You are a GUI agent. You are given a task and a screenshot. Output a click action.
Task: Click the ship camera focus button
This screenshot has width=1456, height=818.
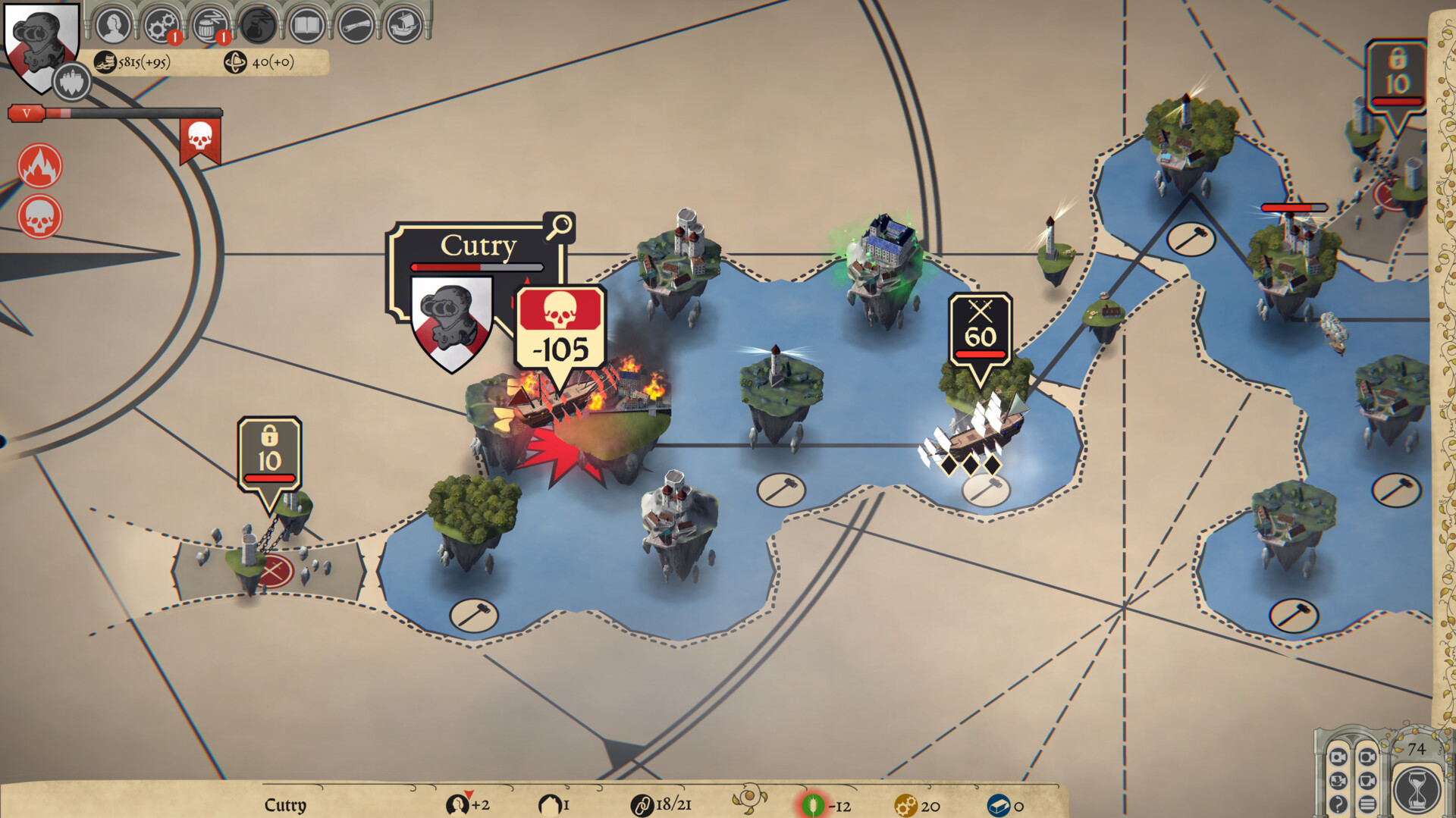[1338, 780]
